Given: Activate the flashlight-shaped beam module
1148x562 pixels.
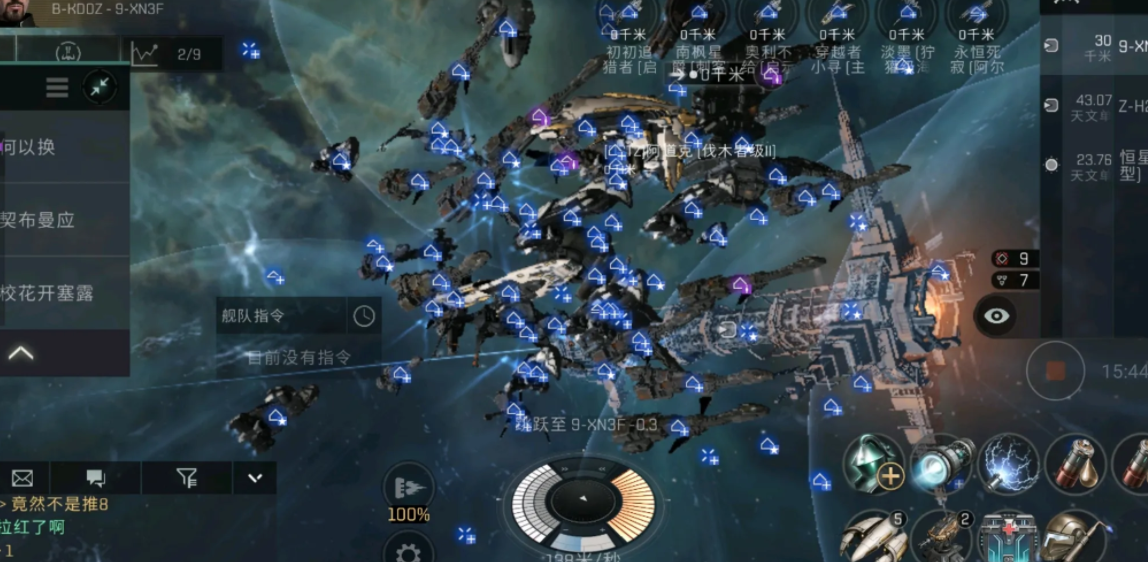Looking at the screenshot, I should tap(942, 463).
